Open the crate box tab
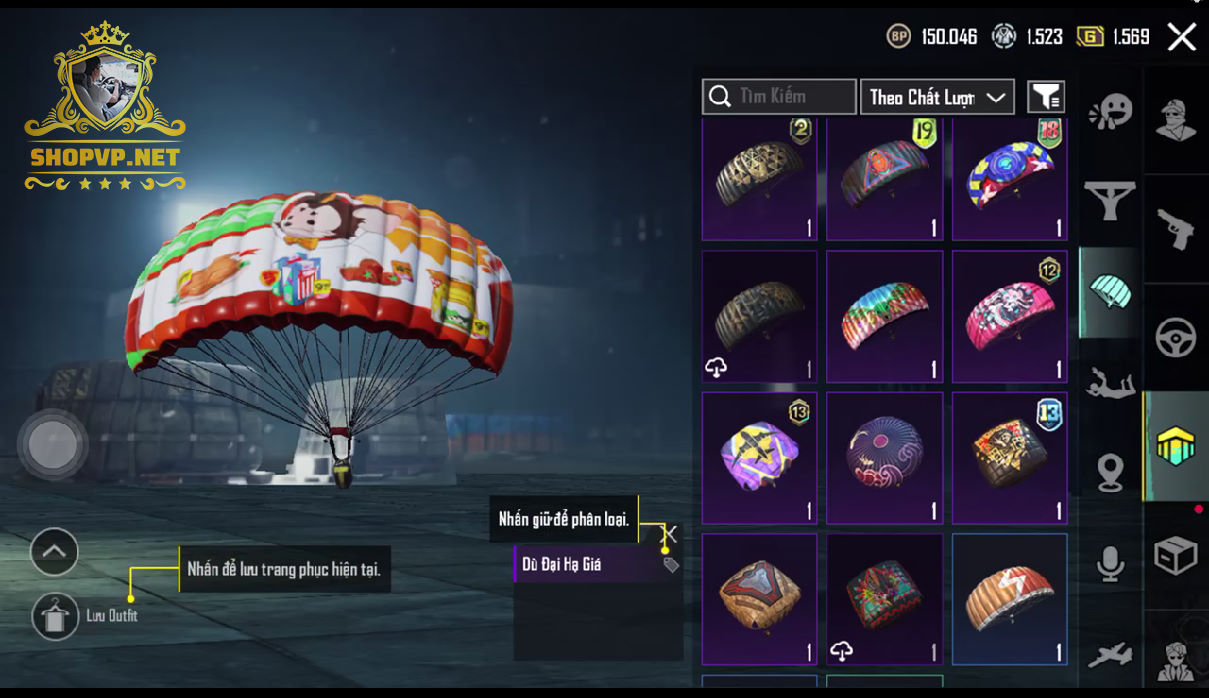 [x=1176, y=556]
